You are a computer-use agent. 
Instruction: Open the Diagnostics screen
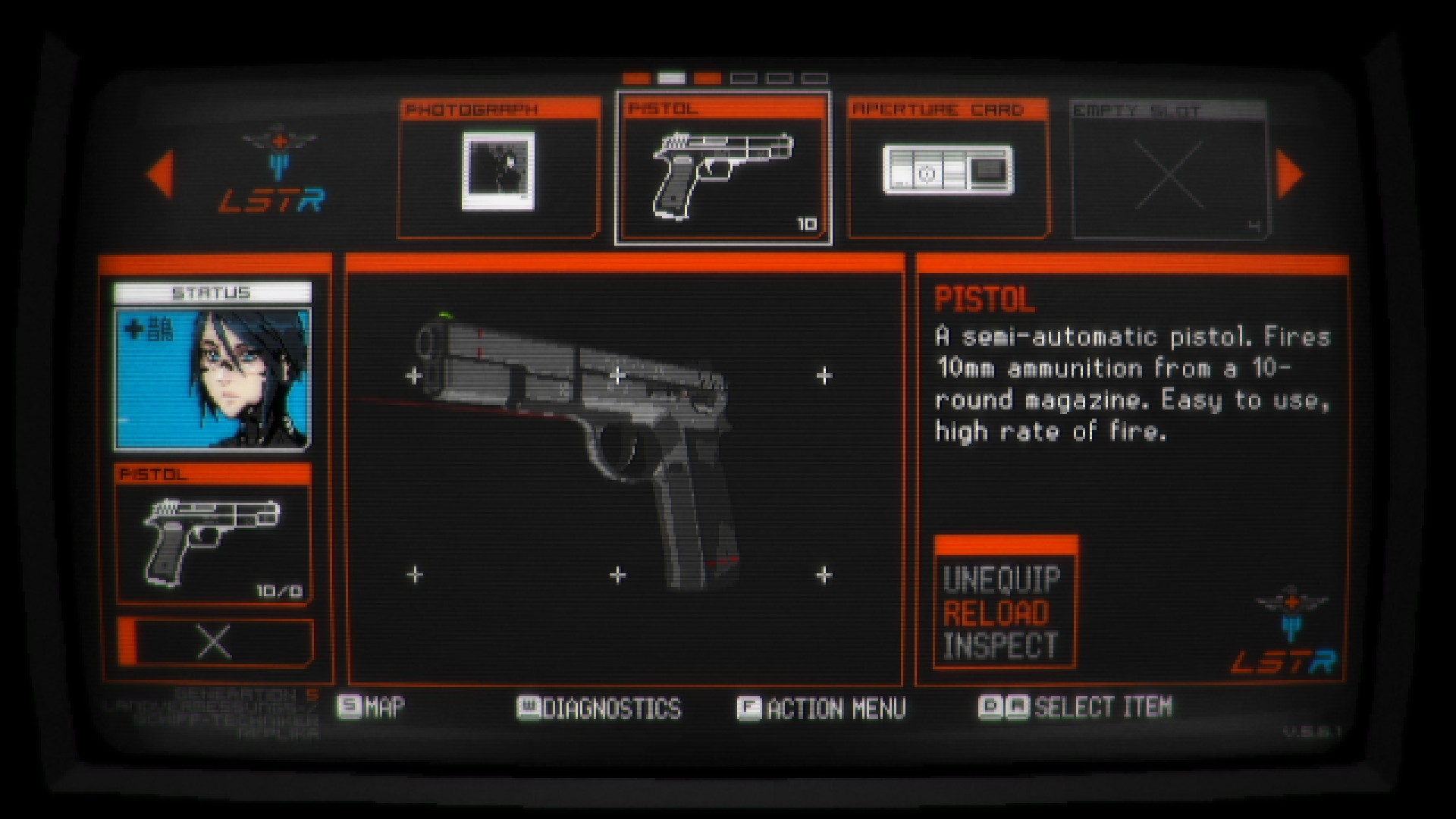point(599,708)
